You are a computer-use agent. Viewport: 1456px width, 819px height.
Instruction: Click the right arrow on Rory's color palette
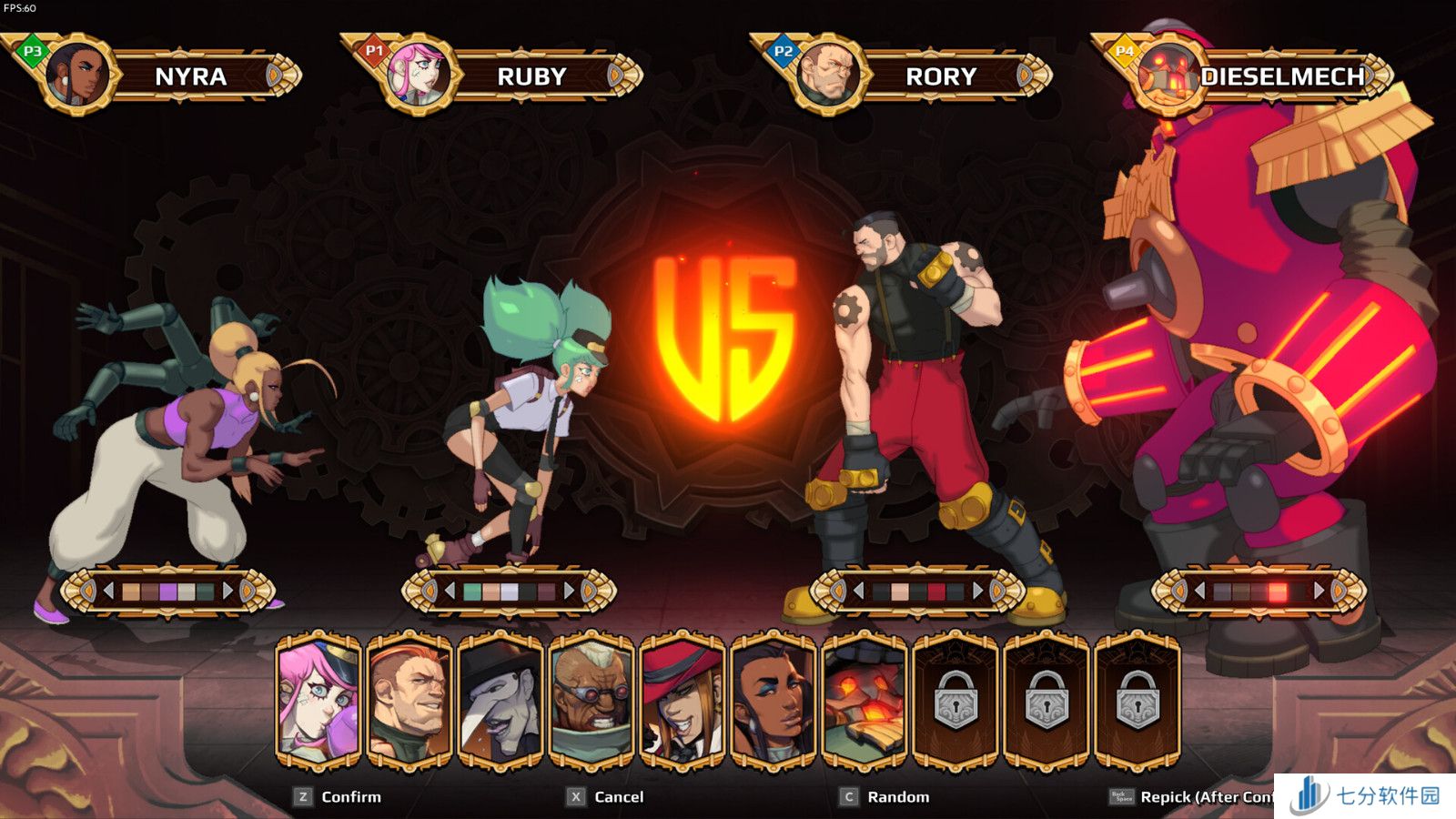(978, 591)
